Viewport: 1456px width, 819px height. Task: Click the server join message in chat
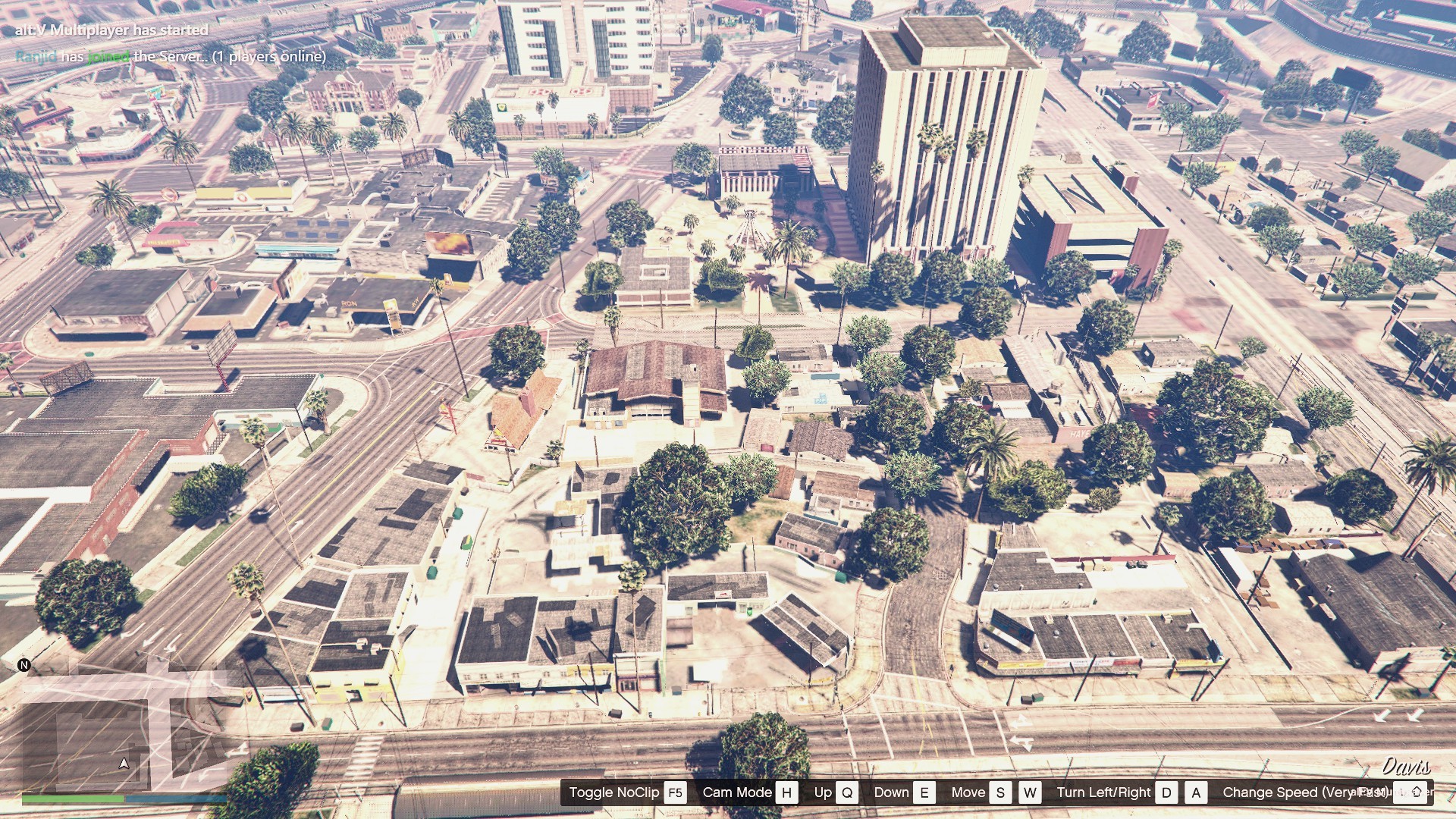171,56
